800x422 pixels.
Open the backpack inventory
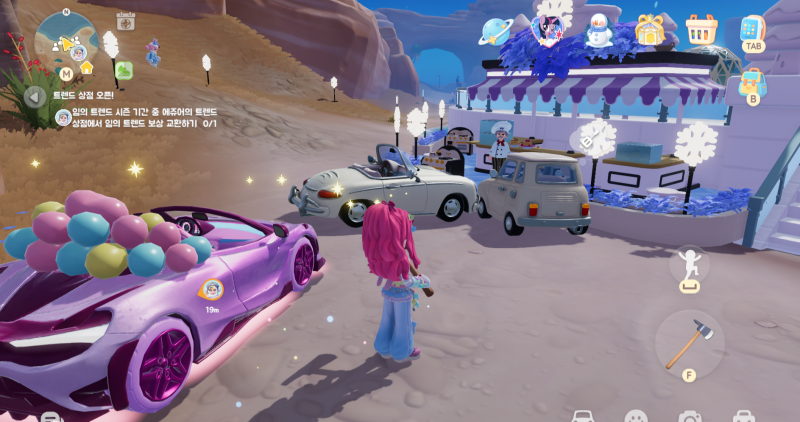point(752,82)
